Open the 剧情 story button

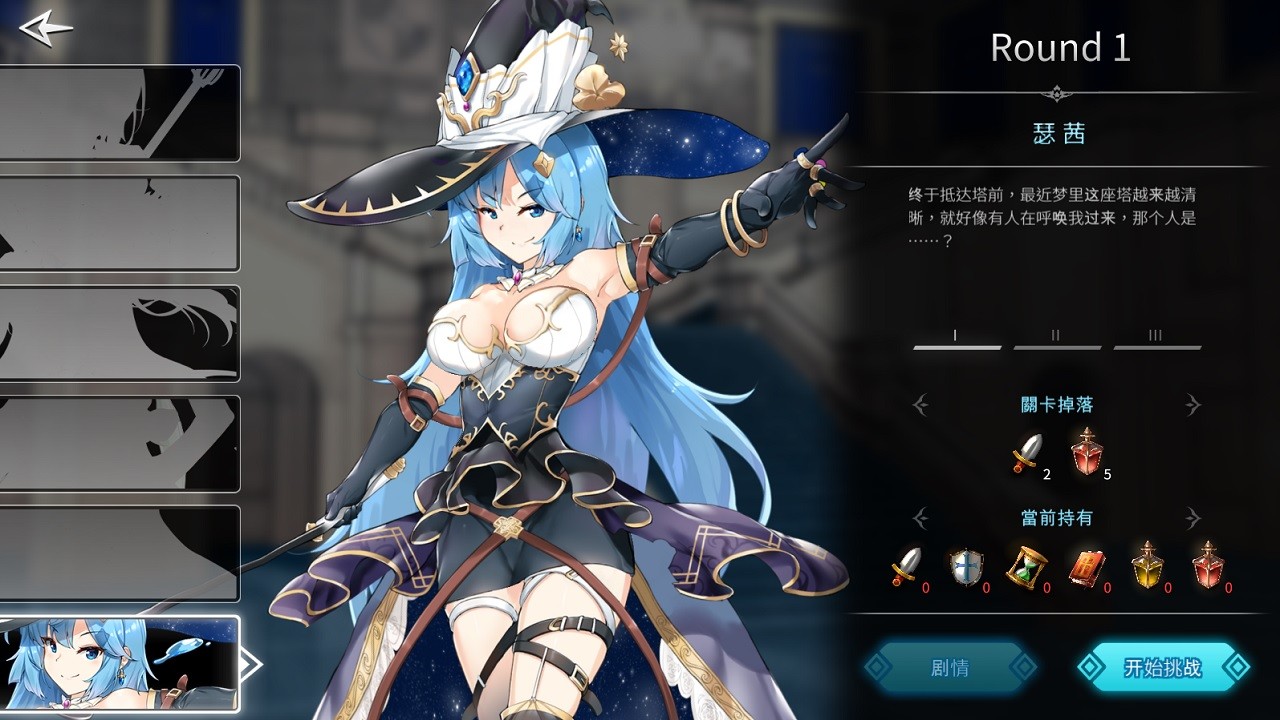(949, 667)
